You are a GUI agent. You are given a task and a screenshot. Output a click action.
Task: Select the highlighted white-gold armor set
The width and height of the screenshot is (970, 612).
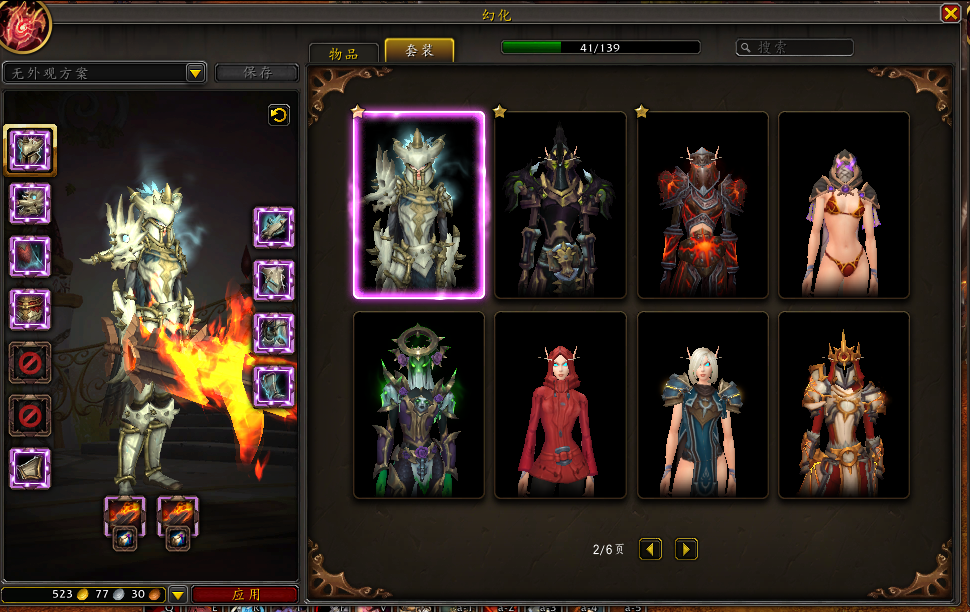419,205
